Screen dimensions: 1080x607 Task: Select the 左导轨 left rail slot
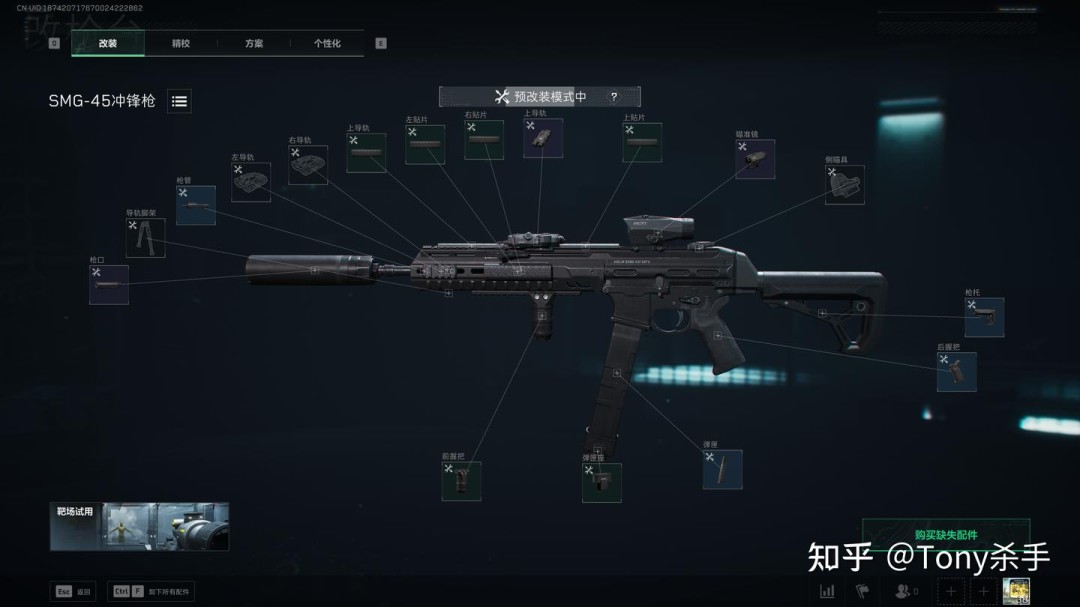point(251,183)
